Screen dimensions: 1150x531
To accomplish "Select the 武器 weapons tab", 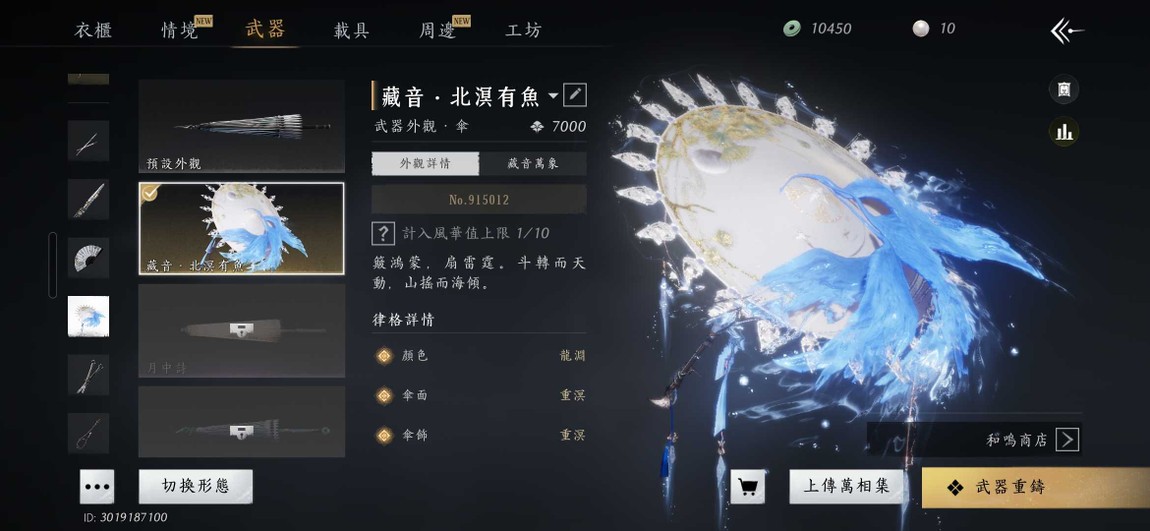I will tap(266, 28).
